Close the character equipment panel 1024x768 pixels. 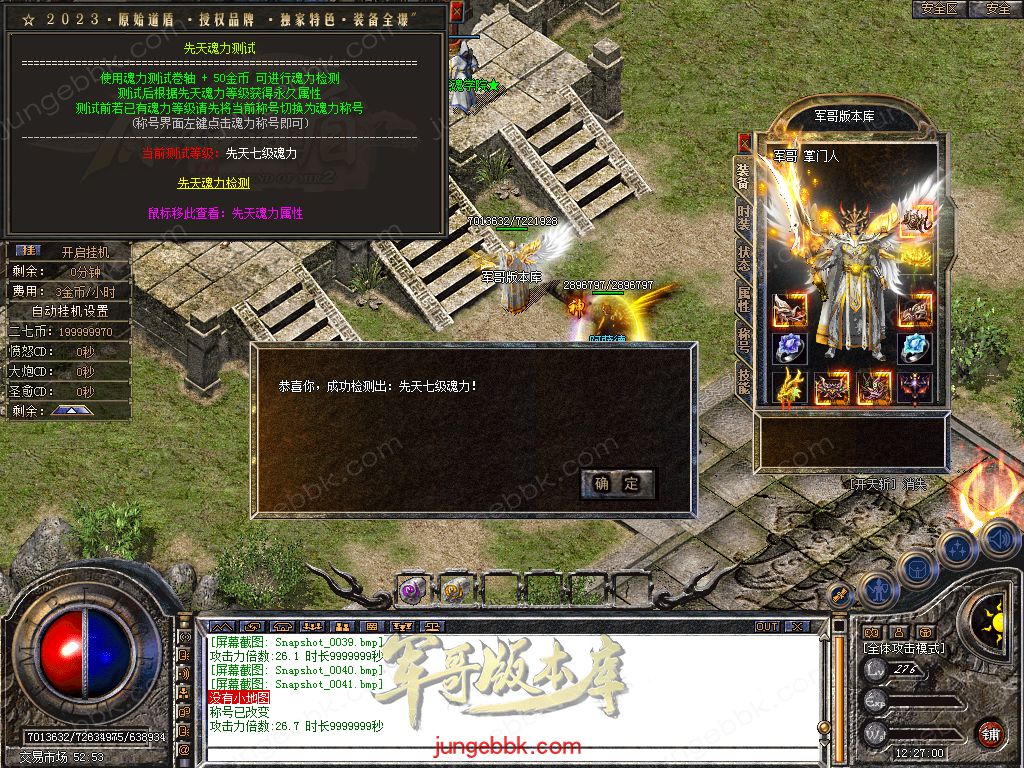tap(744, 141)
